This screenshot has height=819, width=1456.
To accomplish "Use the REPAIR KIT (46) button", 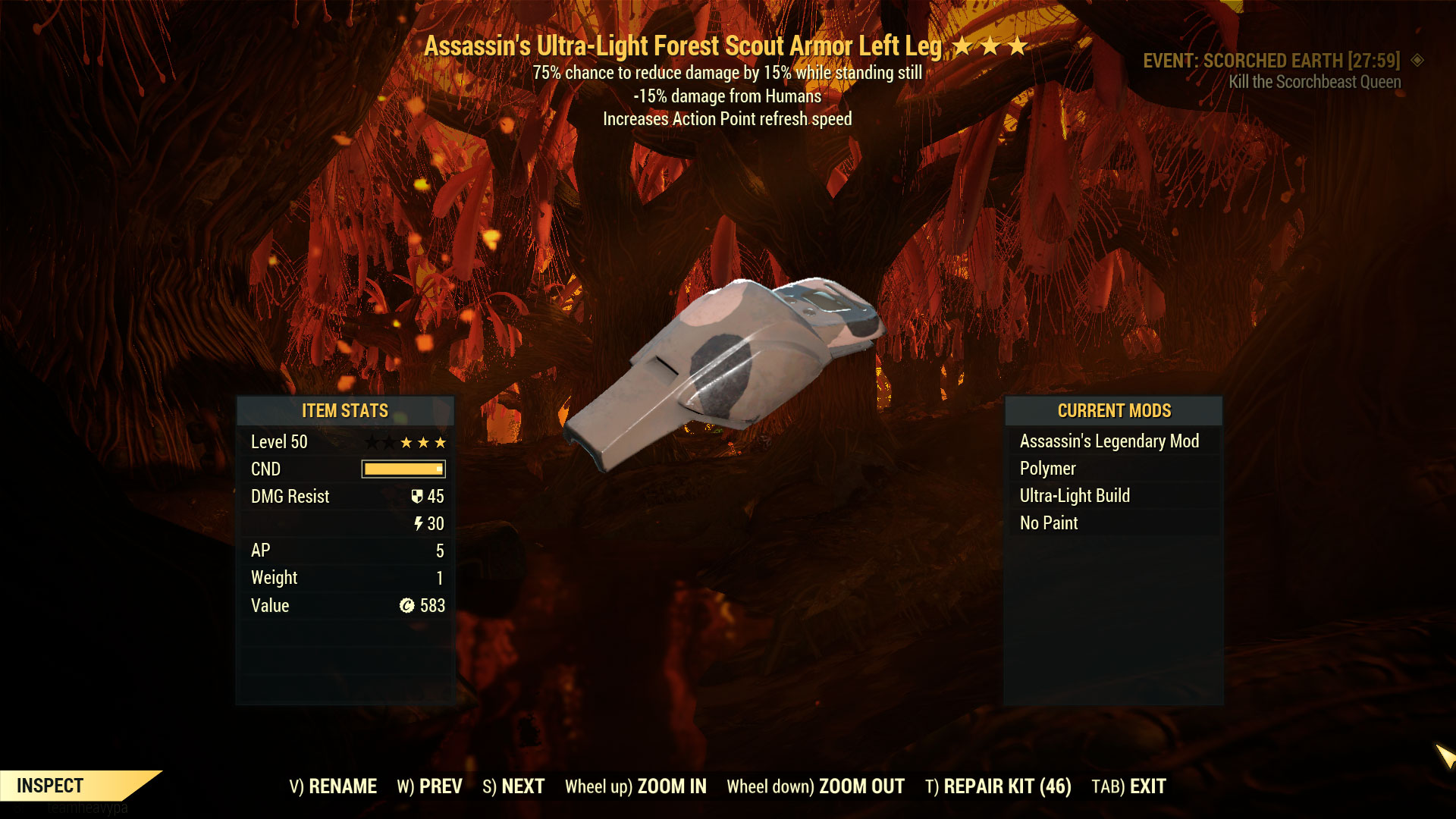I will pos(998,786).
